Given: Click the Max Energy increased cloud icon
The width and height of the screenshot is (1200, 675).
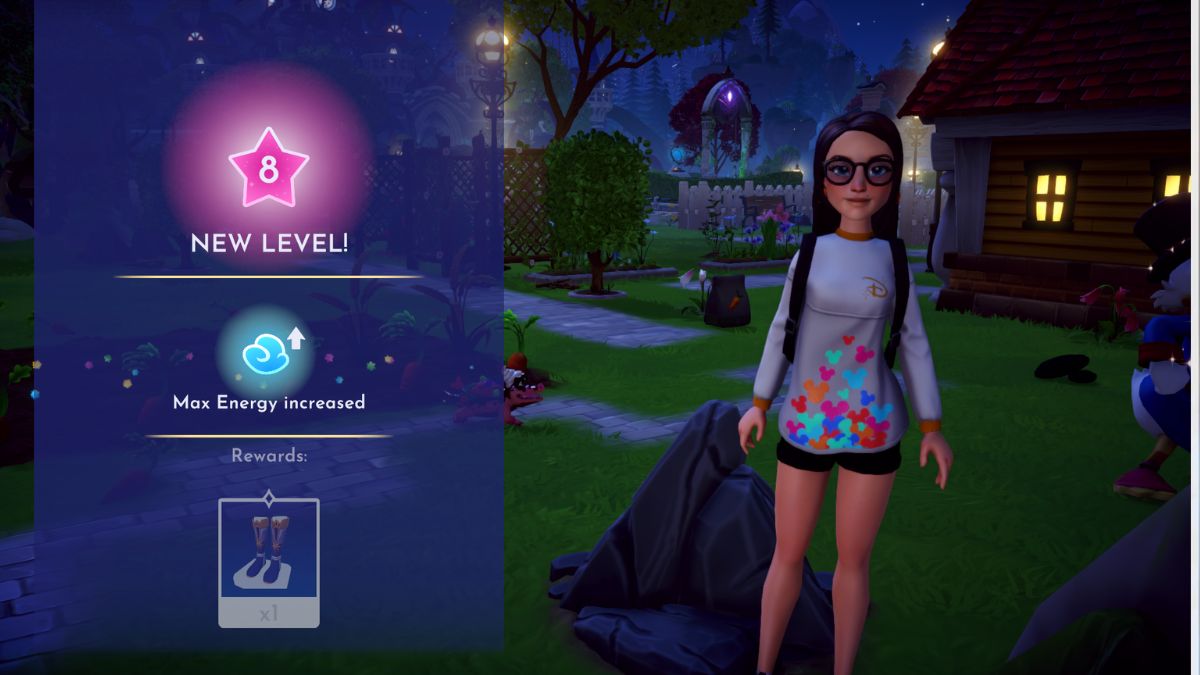Looking at the screenshot, I should [x=266, y=352].
